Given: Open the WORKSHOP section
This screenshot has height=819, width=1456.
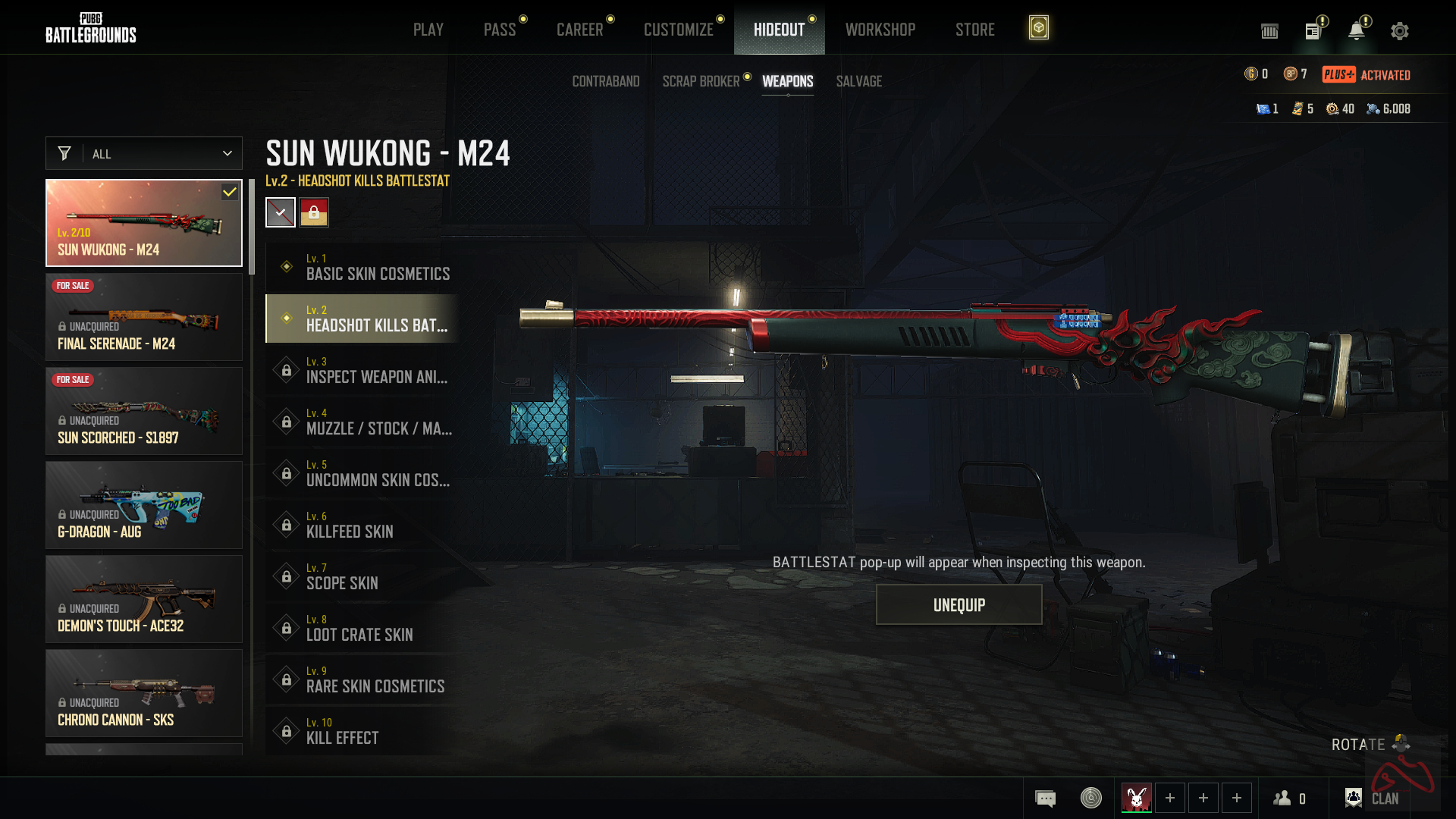Looking at the screenshot, I should pyautogui.click(x=880, y=30).
